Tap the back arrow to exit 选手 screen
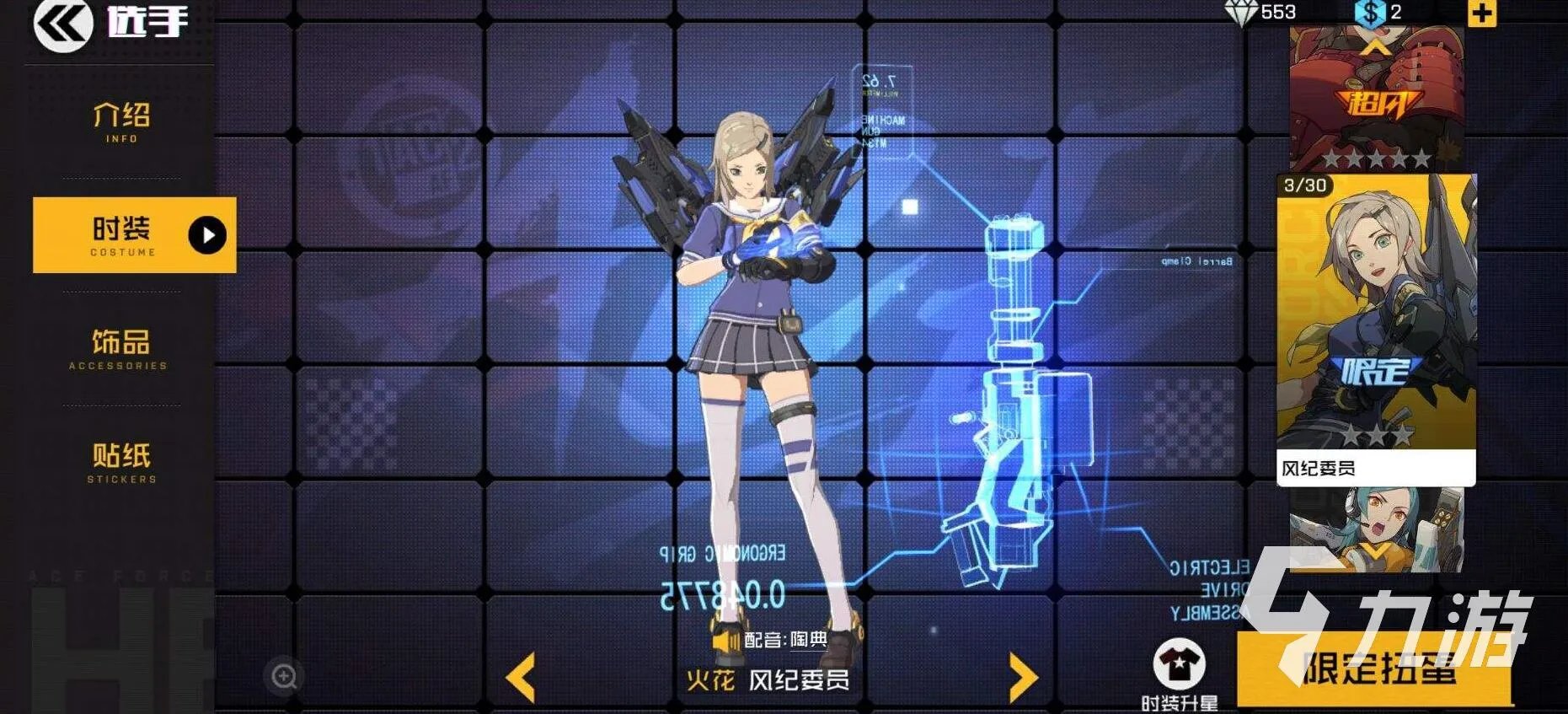This screenshot has height=714, width=1568. pyautogui.click(x=63, y=25)
